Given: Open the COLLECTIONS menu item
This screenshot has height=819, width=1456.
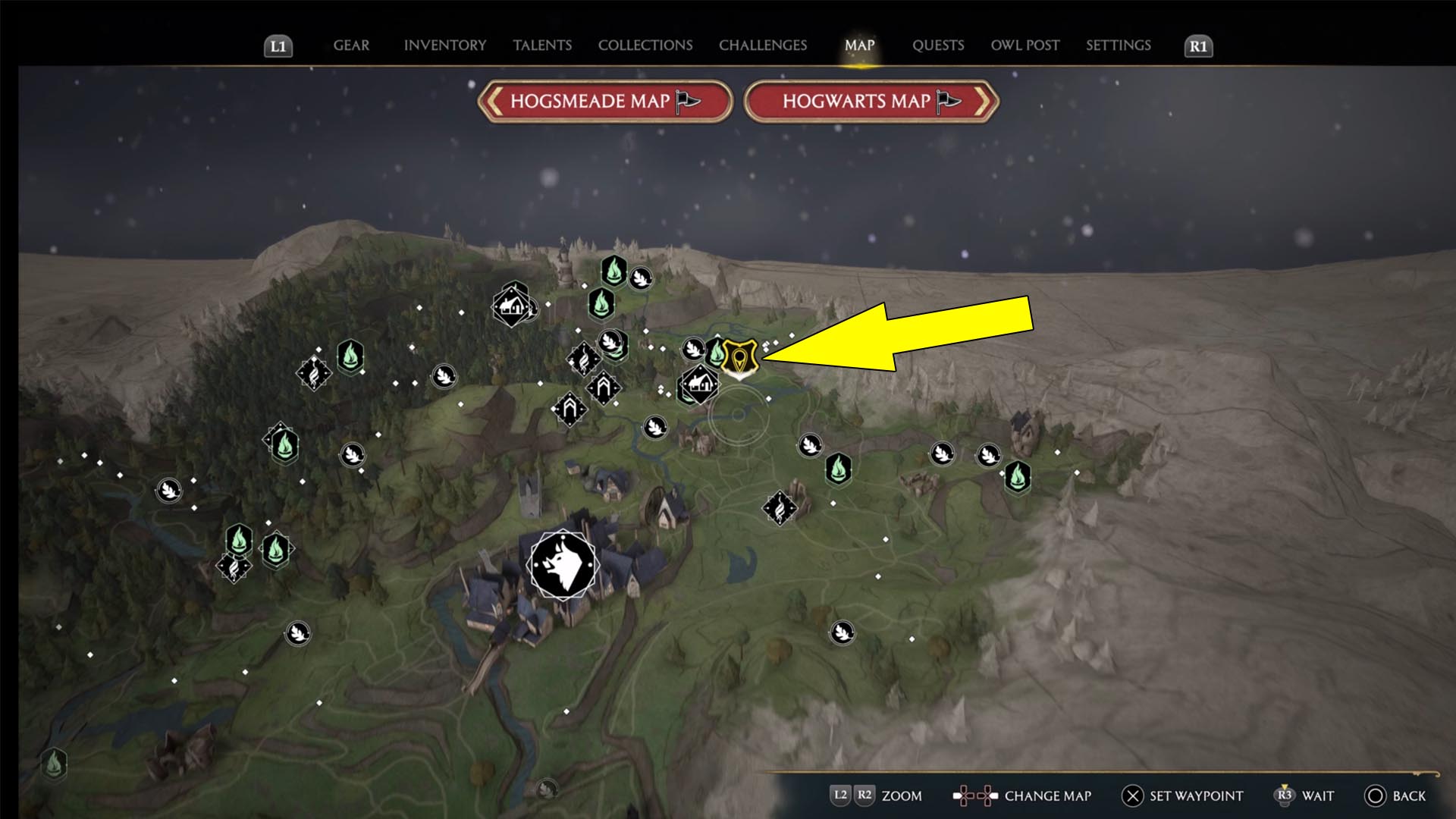Looking at the screenshot, I should tap(645, 45).
